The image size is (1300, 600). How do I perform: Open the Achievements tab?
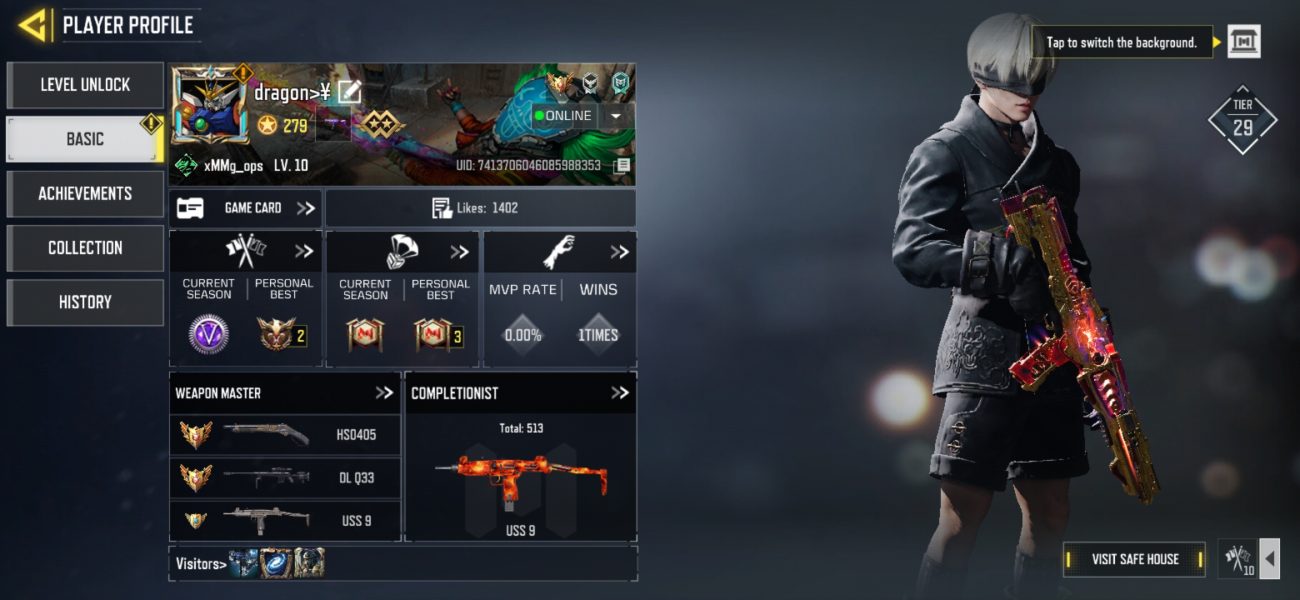pyautogui.click(x=85, y=193)
